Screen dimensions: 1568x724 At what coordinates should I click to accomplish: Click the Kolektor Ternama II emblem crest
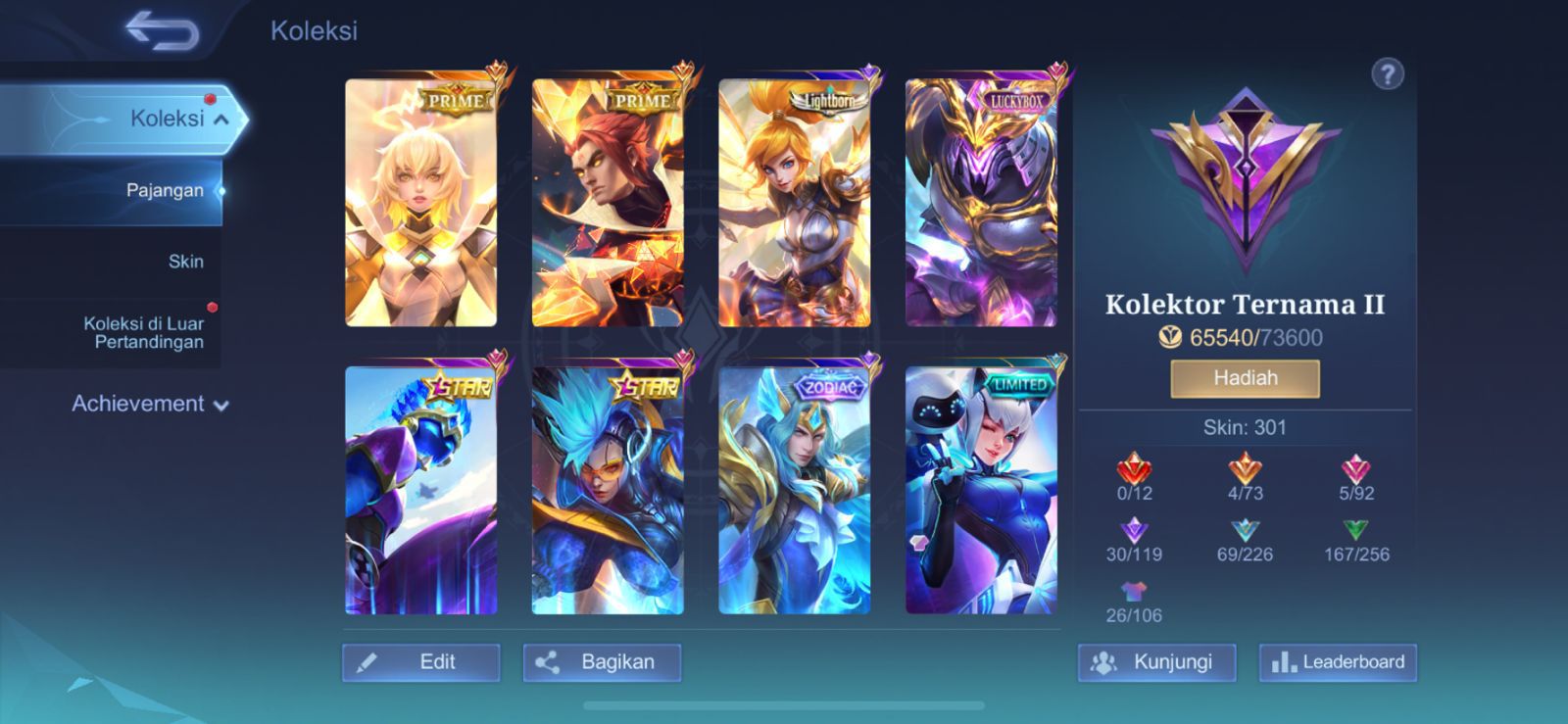click(1245, 176)
